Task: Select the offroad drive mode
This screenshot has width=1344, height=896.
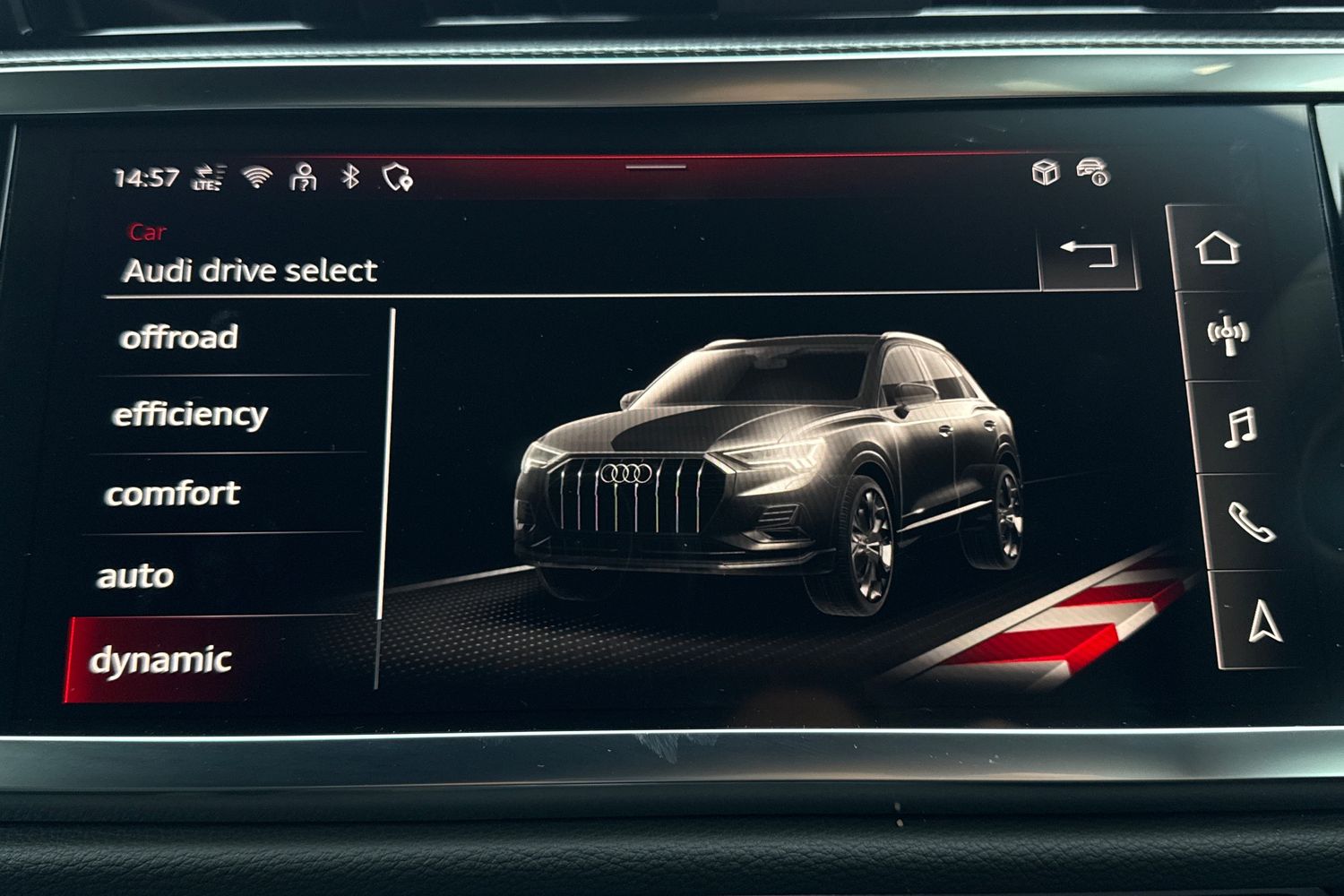Action: (179, 338)
